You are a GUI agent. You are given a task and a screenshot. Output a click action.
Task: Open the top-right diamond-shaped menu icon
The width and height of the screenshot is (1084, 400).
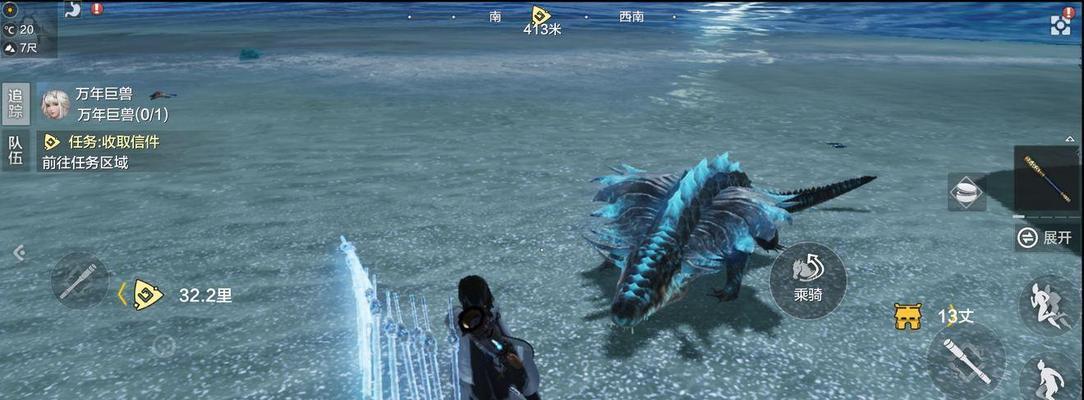coord(1061,23)
